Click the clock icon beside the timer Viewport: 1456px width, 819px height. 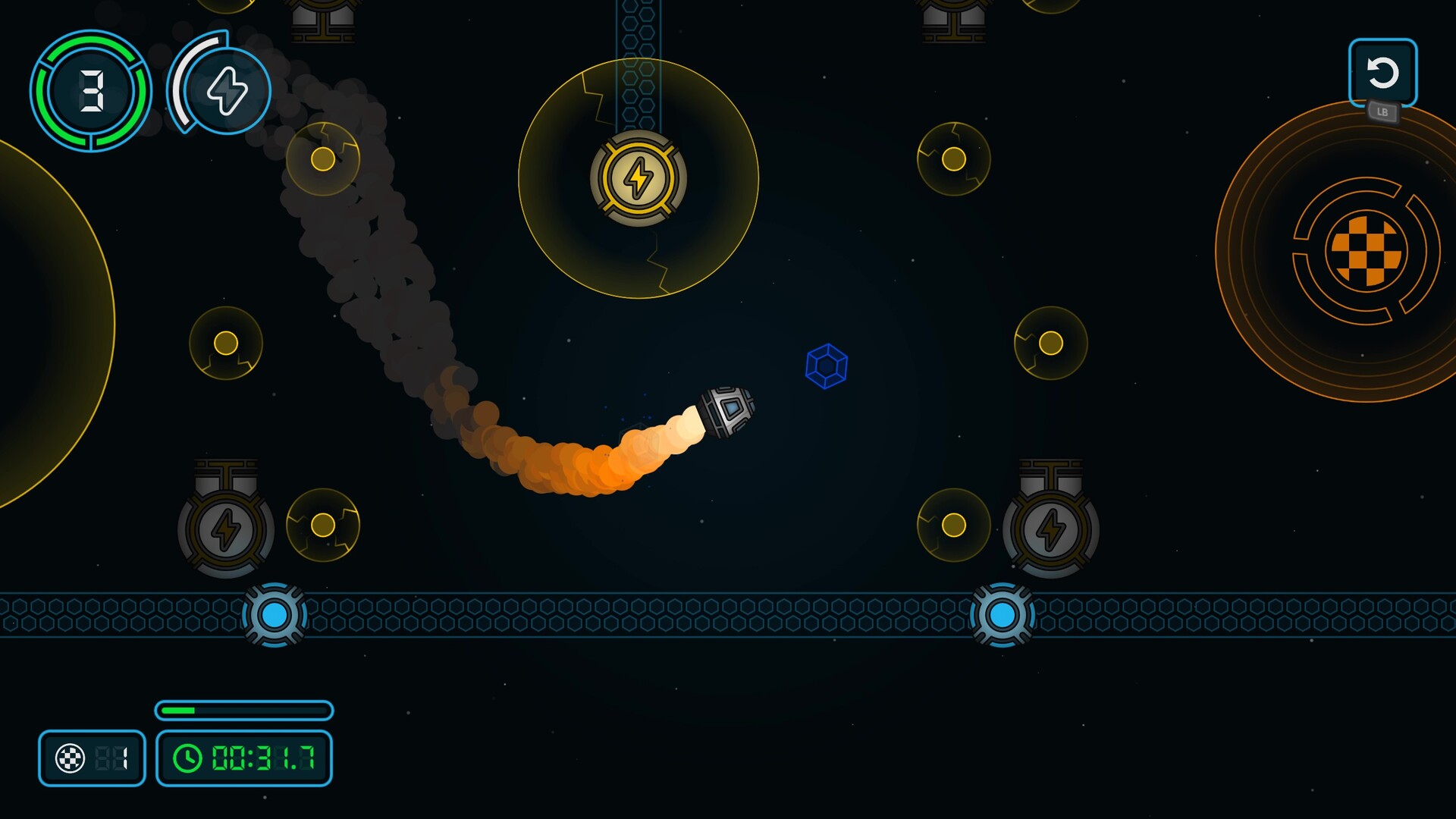[187, 758]
